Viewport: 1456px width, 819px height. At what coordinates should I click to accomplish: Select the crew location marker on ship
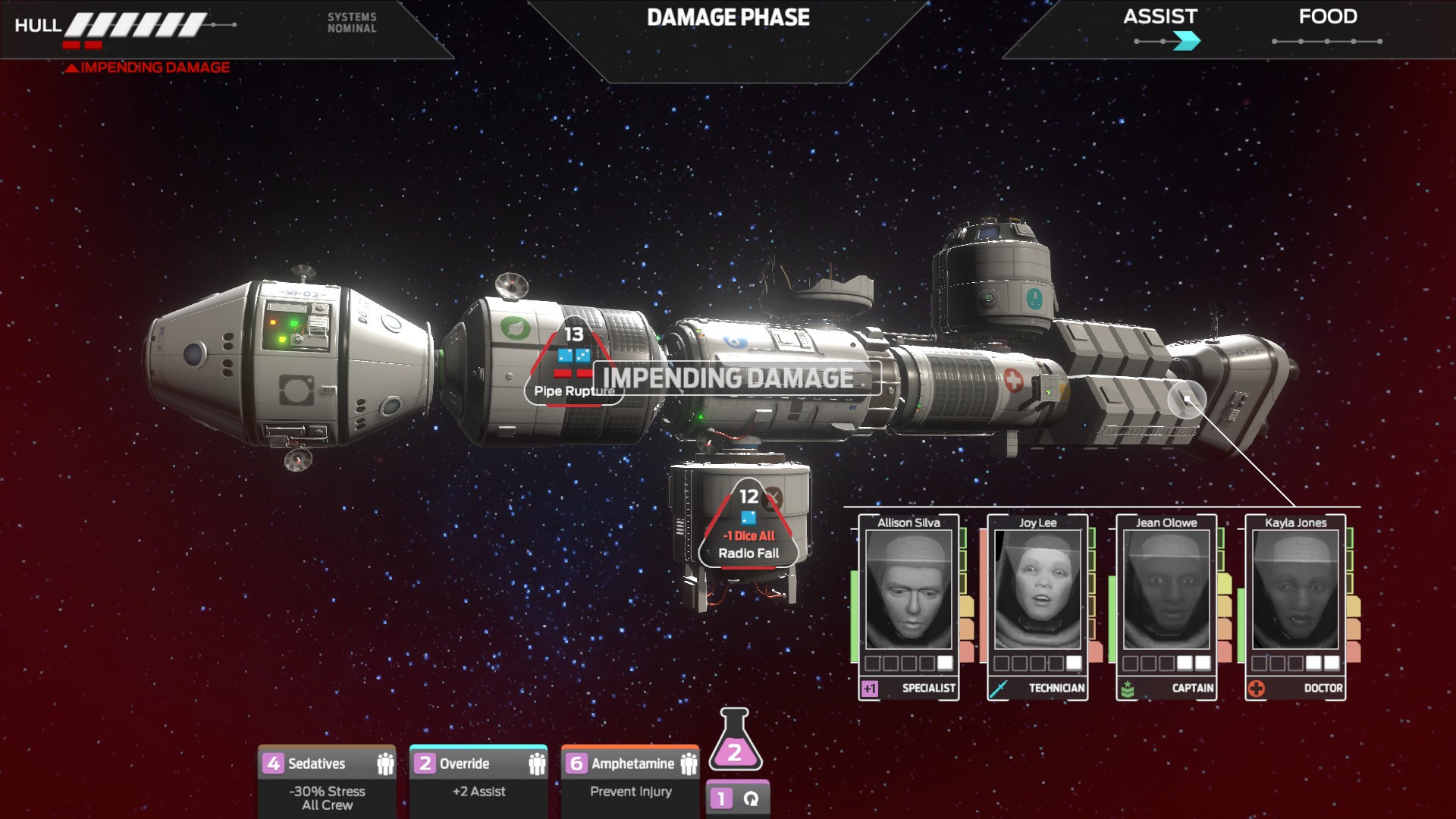pos(1187,400)
